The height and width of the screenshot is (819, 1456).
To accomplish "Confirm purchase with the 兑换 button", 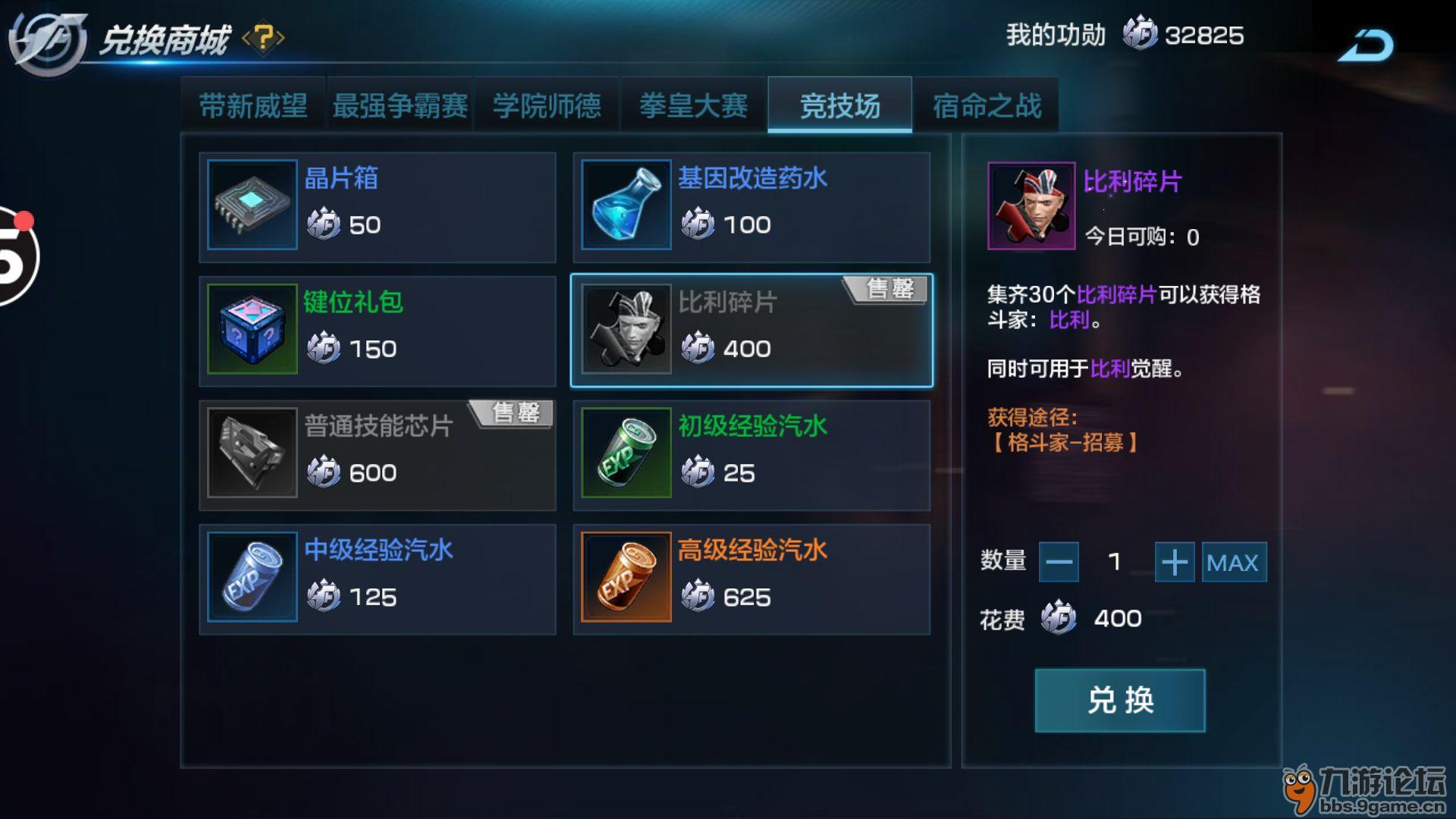I will [x=1119, y=700].
